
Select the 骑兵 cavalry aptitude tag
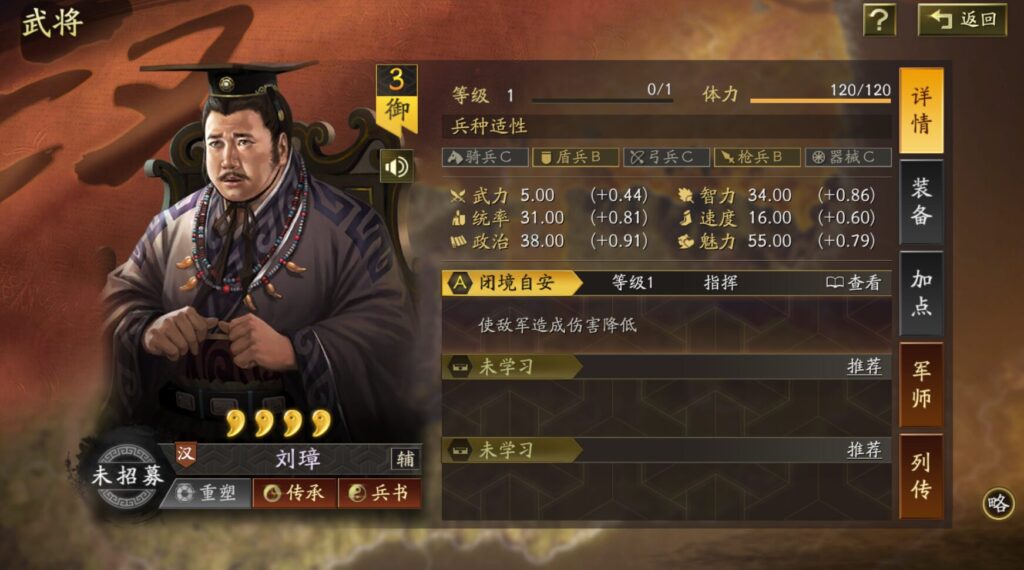coord(484,157)
